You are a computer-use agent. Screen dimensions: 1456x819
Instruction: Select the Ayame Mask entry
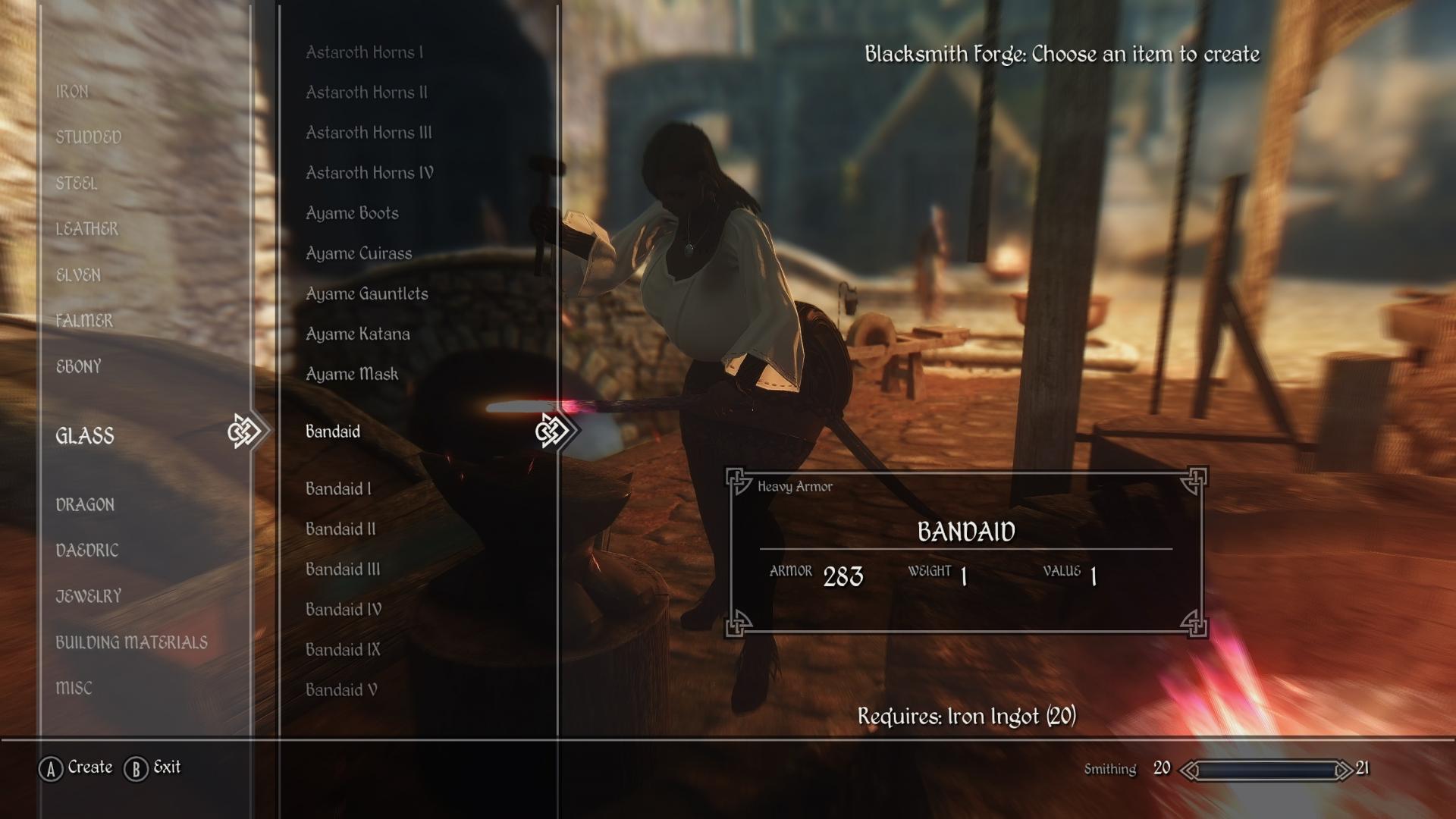pyautogui.click(x=353, y=374)
